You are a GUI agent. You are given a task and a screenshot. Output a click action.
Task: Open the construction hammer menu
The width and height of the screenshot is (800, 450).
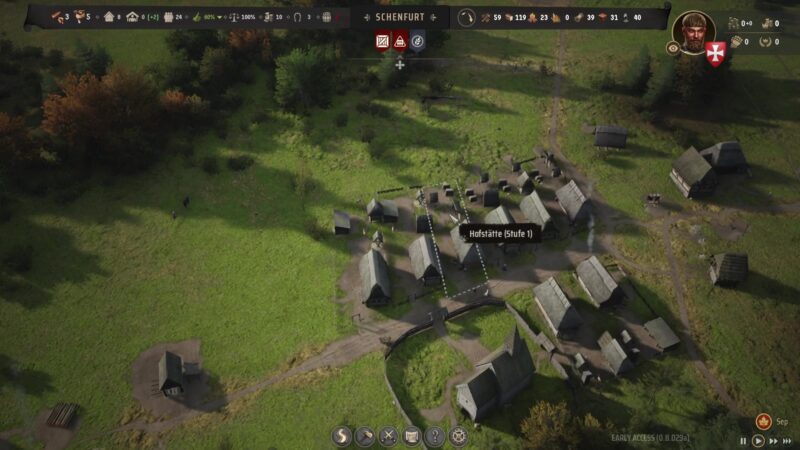coord(365,436)
